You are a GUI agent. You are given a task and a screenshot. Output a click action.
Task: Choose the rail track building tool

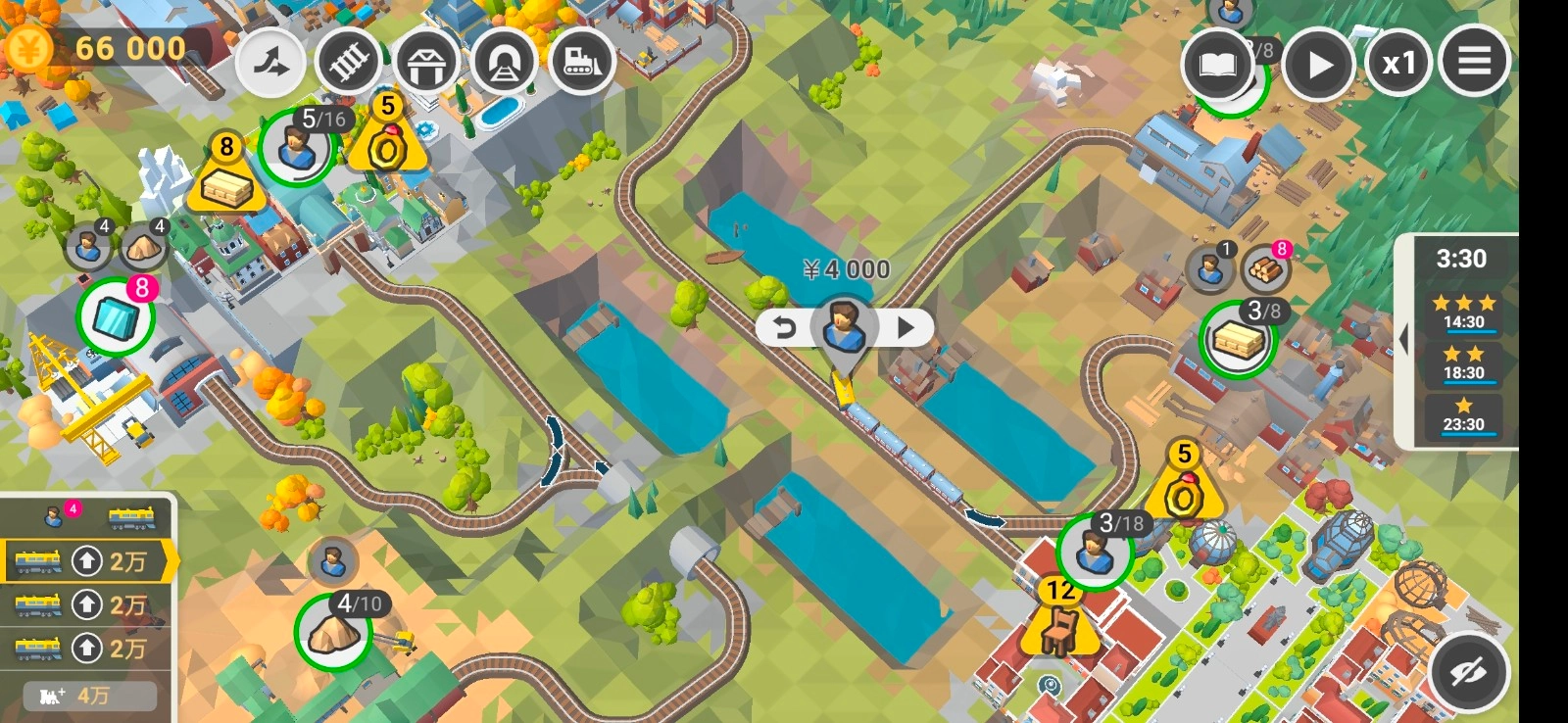tap(350, 63)
